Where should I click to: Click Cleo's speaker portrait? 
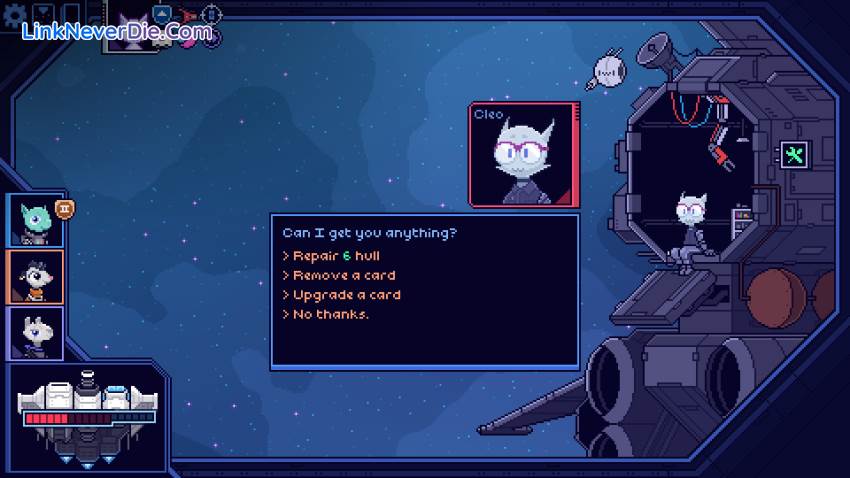pyautogui.click(x=522, y=155)
